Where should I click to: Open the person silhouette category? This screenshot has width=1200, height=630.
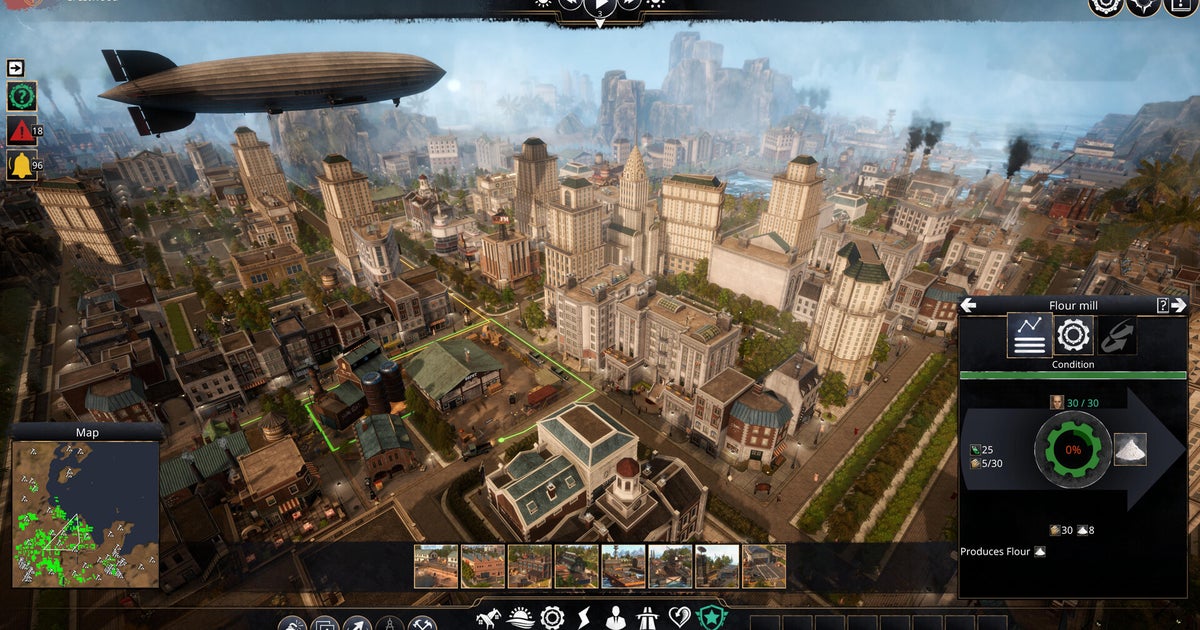pos(615,618)
